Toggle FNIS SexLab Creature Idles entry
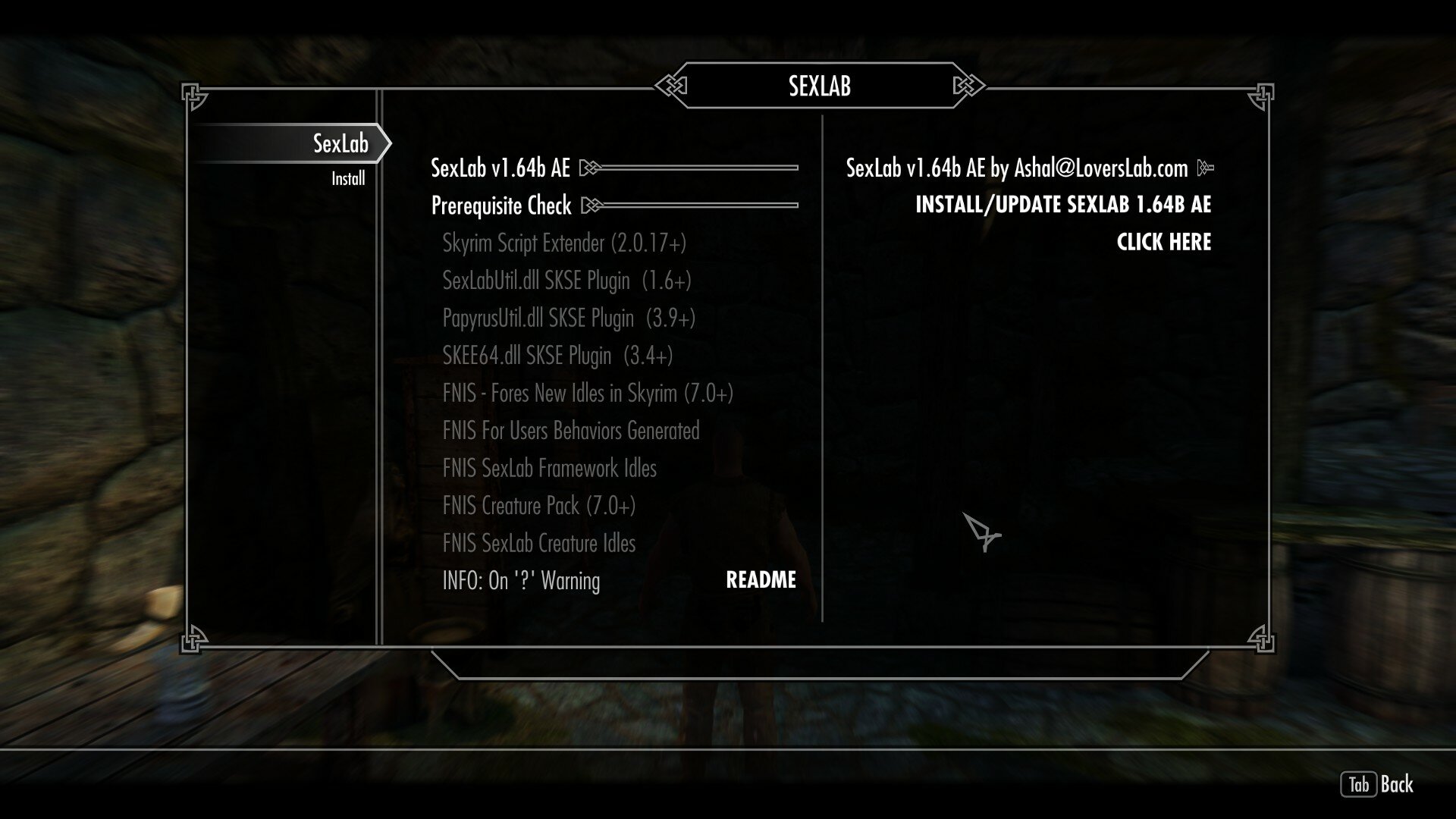 539,543
